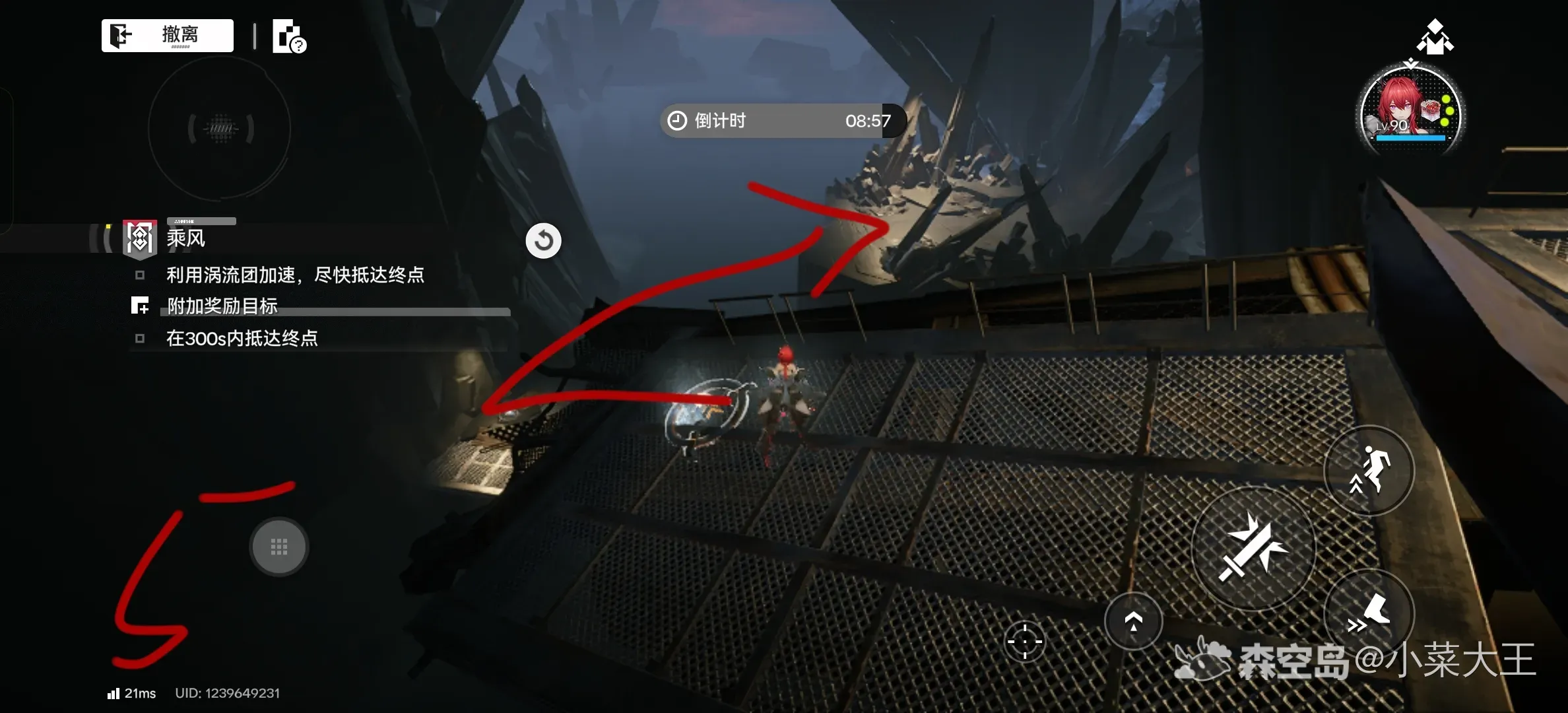Click the circular reset arrow button

tap(543, 241)
